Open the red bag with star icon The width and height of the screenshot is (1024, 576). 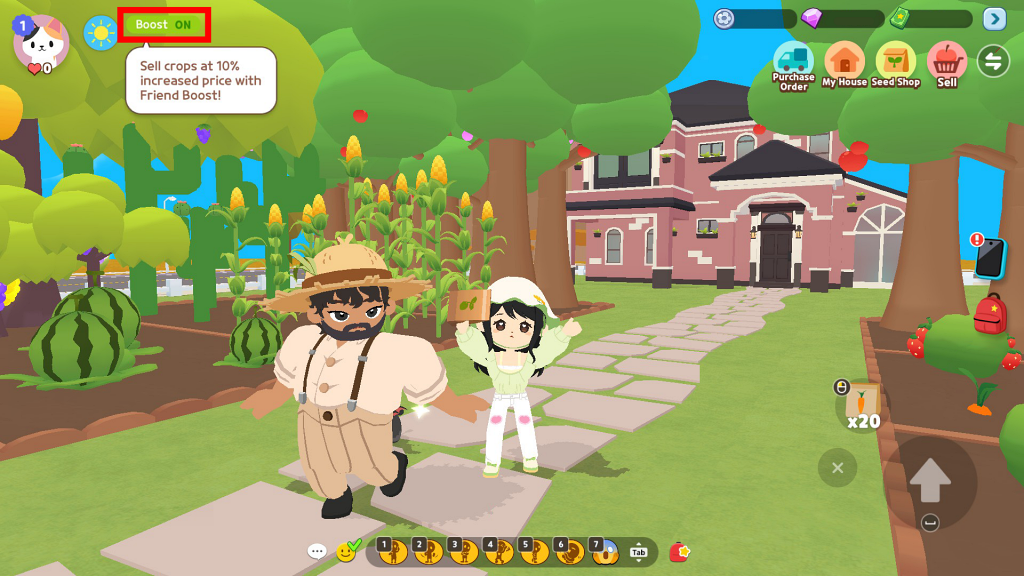(680, 551)
